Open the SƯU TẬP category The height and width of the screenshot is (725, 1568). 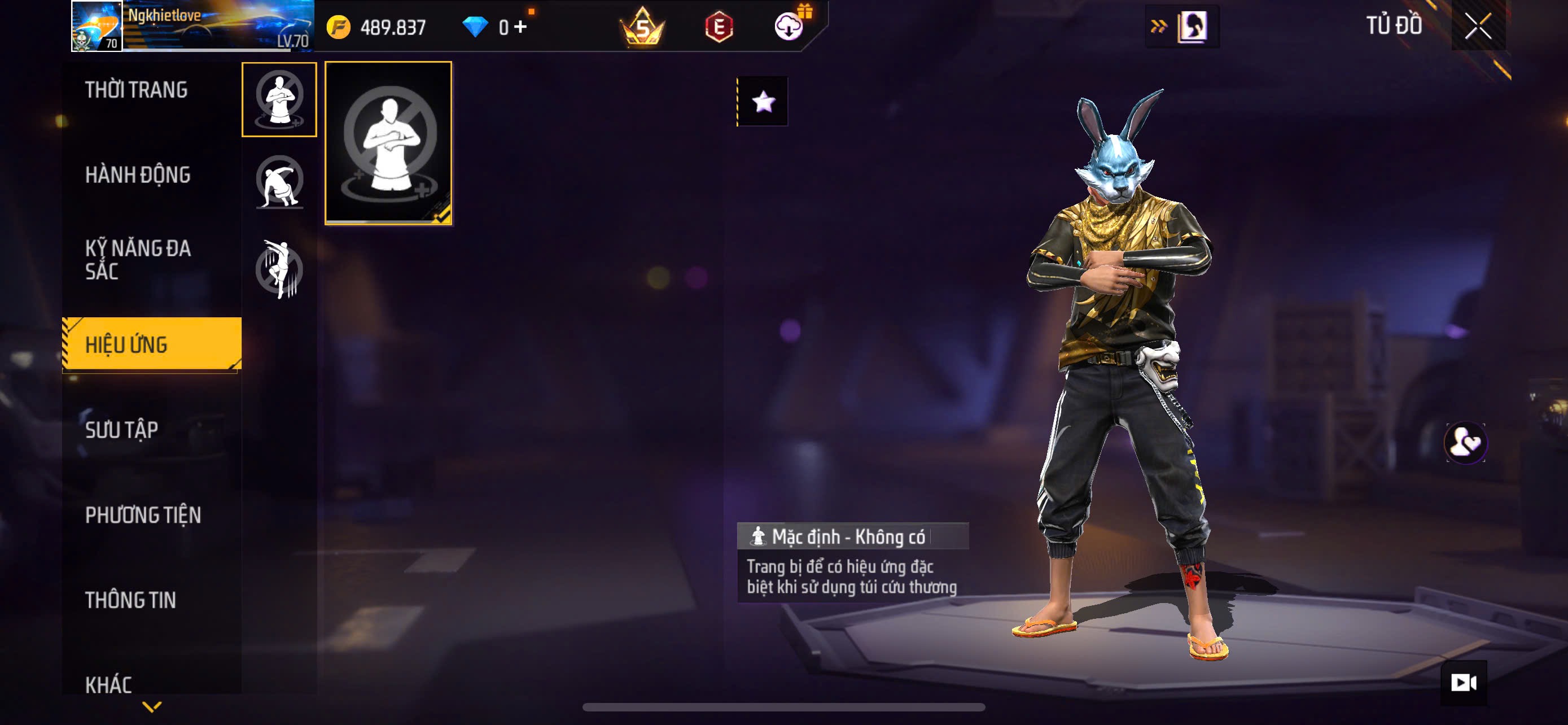pyautogui.click(x=122, y=430)
